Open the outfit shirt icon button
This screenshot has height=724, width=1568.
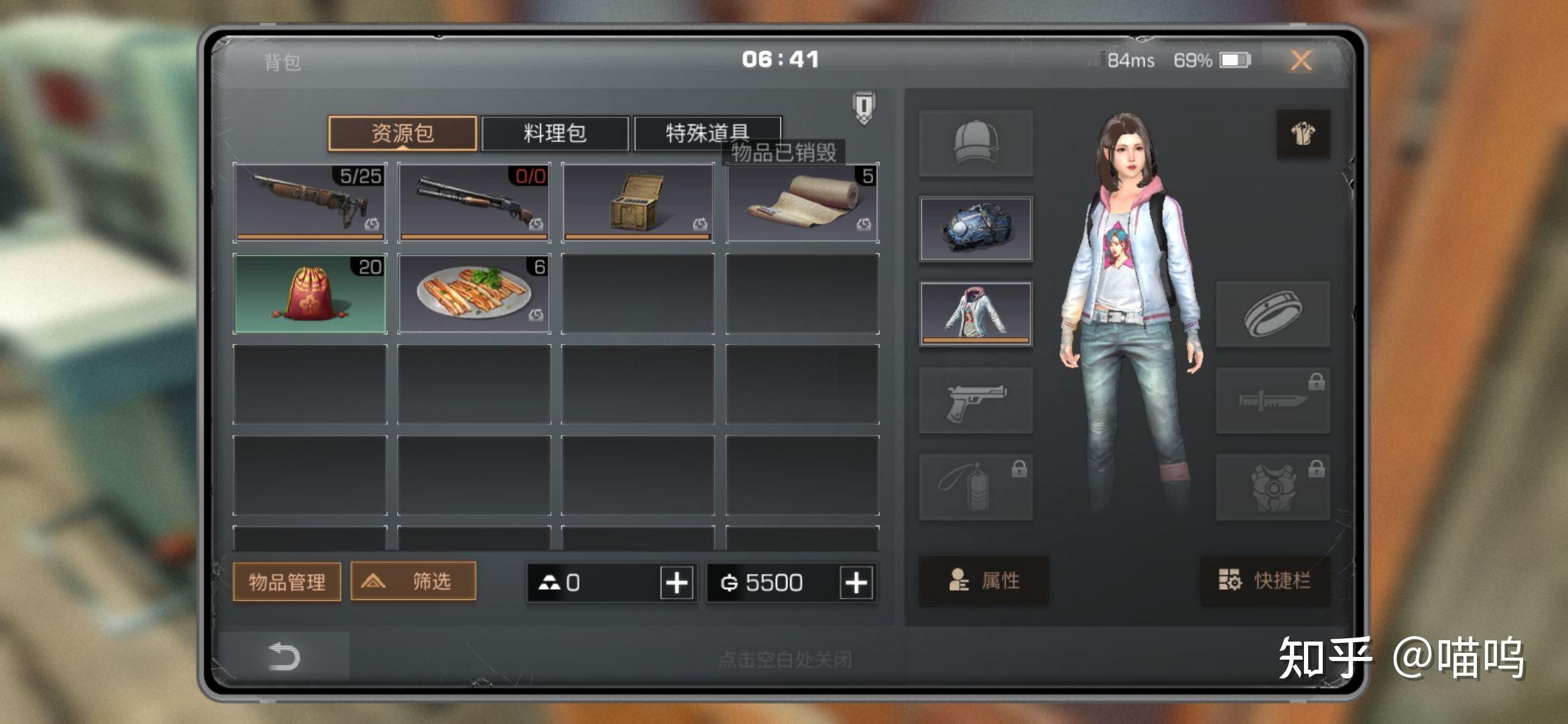pos(1303,133)
